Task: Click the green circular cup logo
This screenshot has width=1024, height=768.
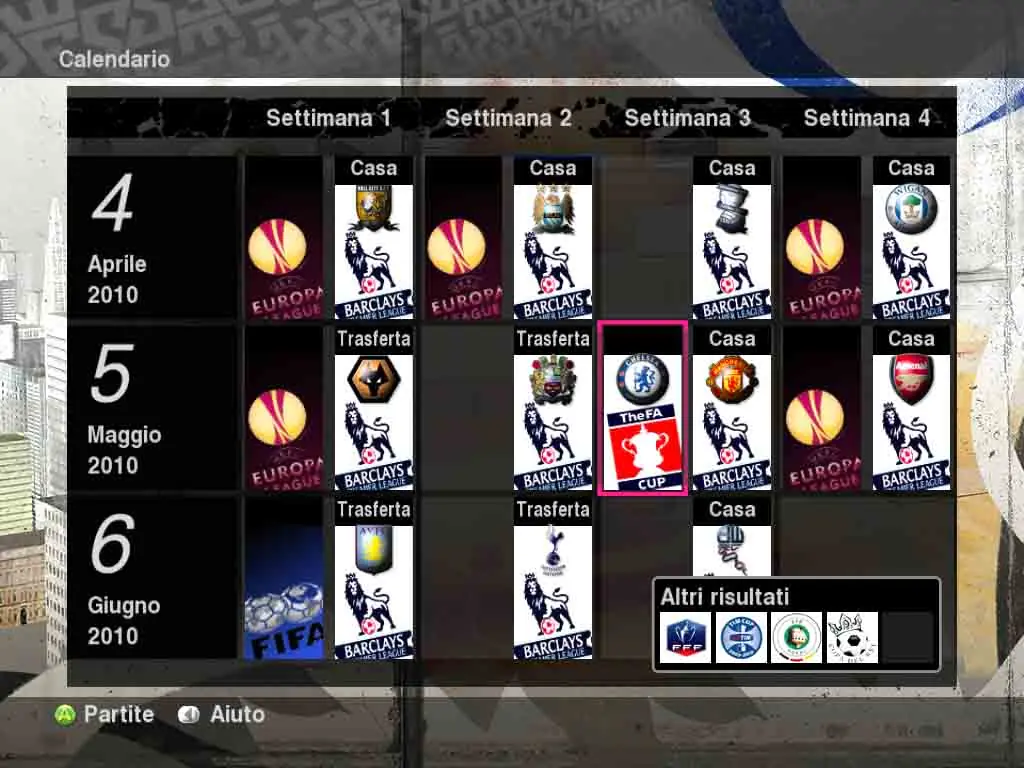Action: pyautogui.click(x=797, y=637)
